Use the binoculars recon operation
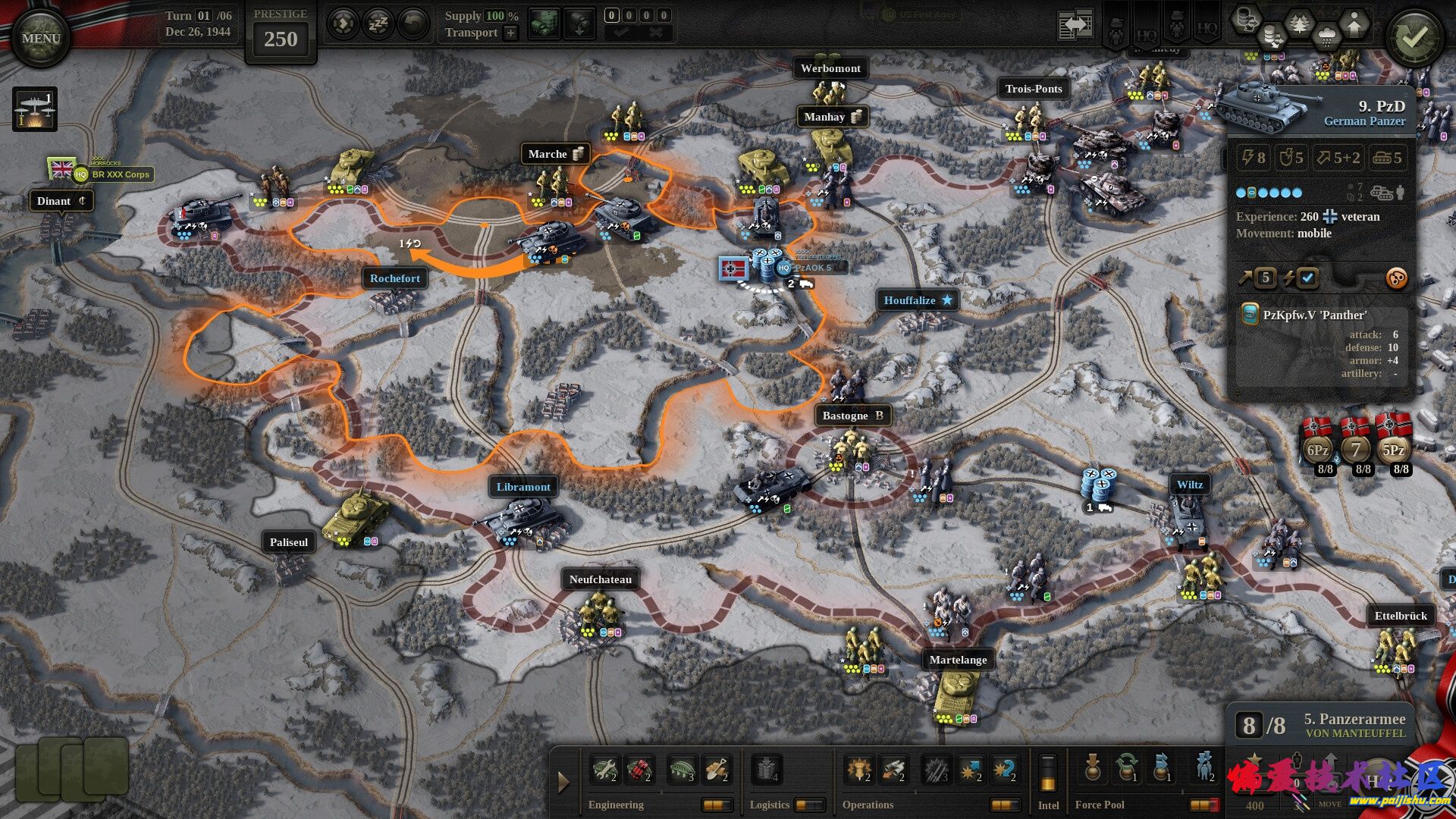Screen dimensions: 1456x819 (x=893, y=770)
